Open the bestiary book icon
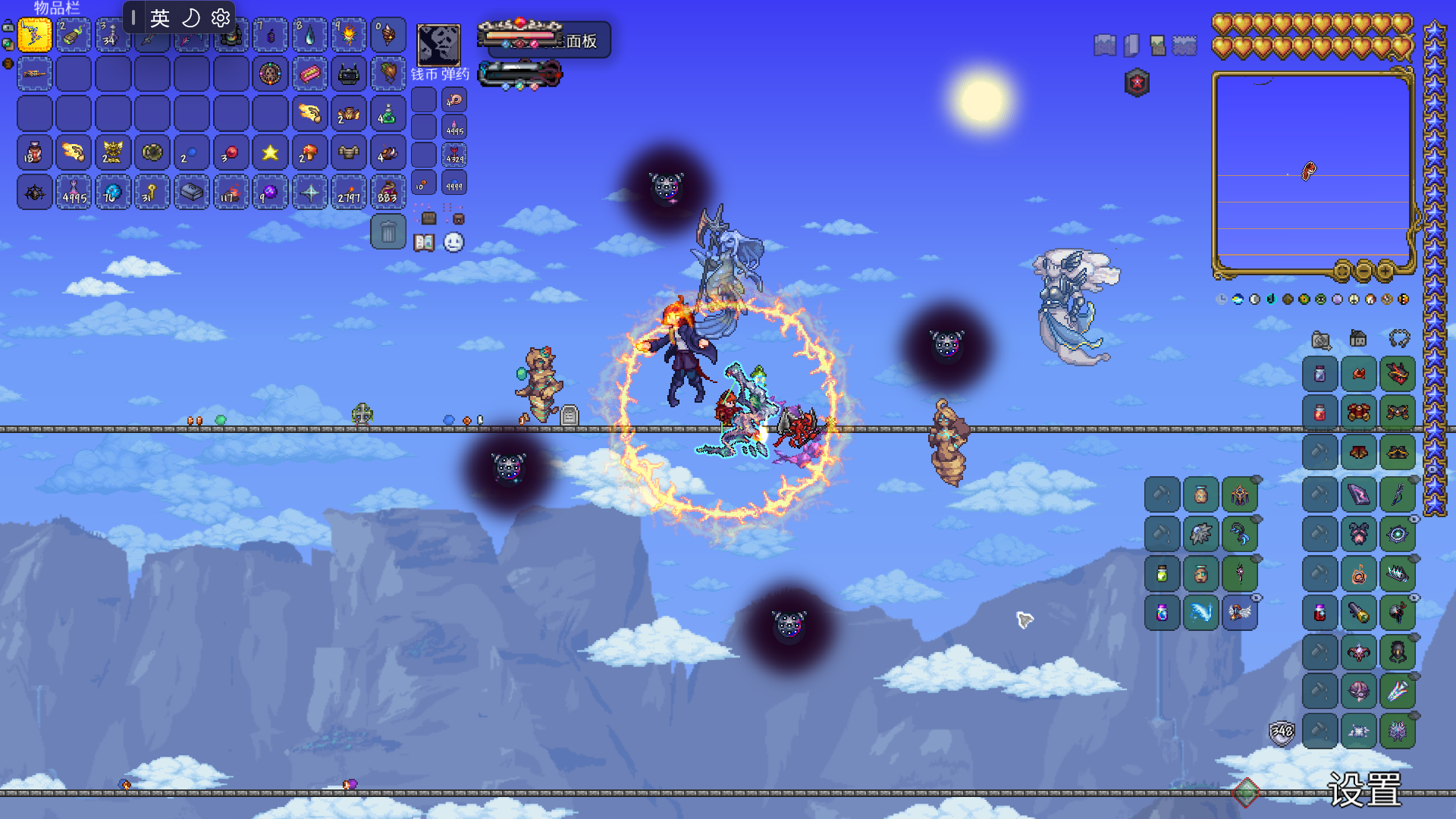The height and width of the screenshot is (819, 1456). 424,243
